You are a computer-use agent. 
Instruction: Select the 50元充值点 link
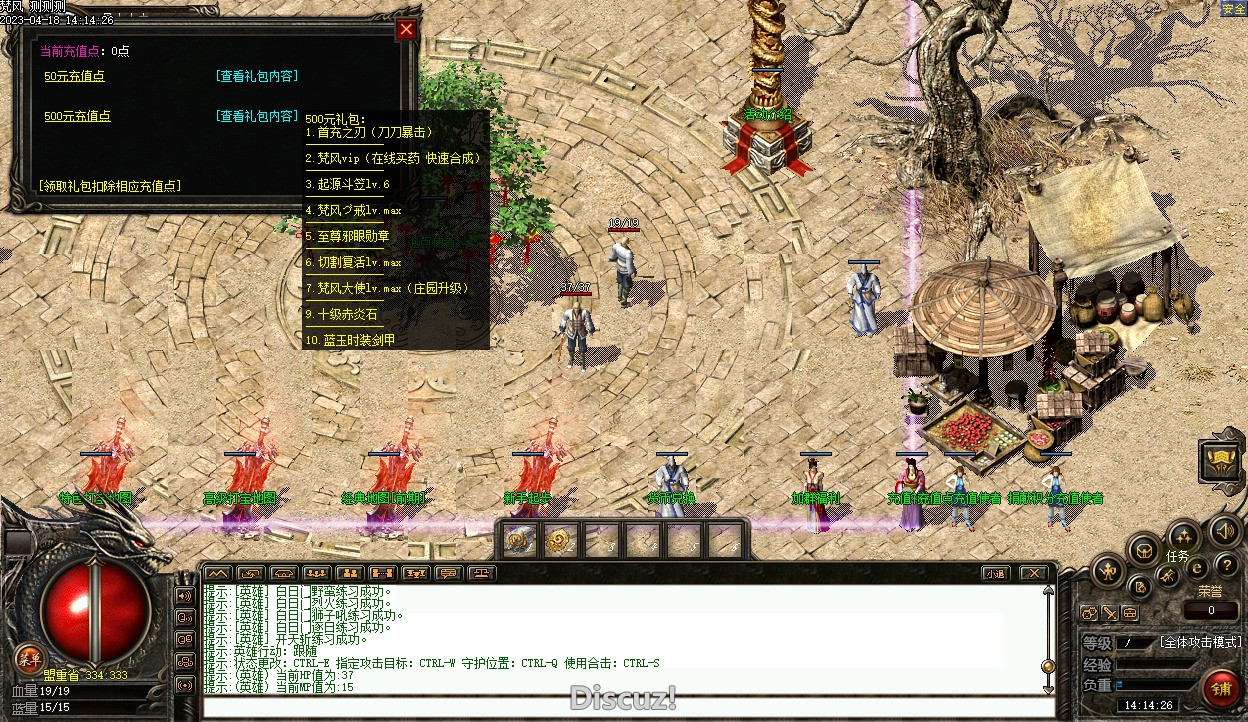[x=74, y=76]
